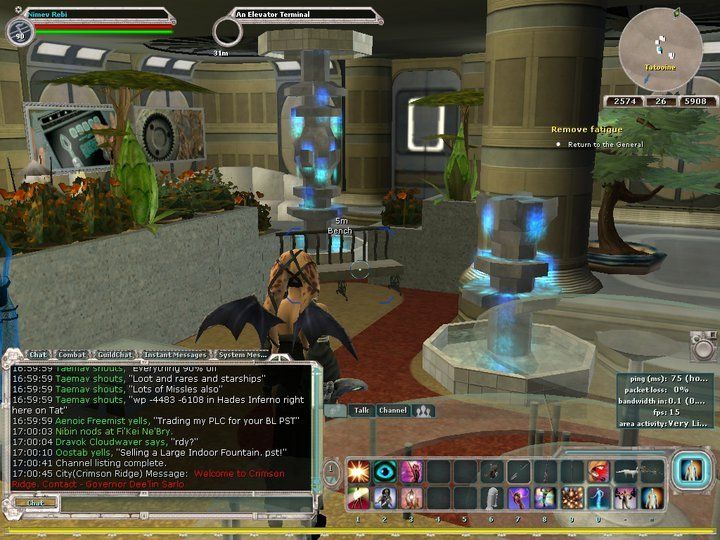Open the camera icon on the right edge
Viewport: 720px width, 540px height.
[x=703, y=346]
